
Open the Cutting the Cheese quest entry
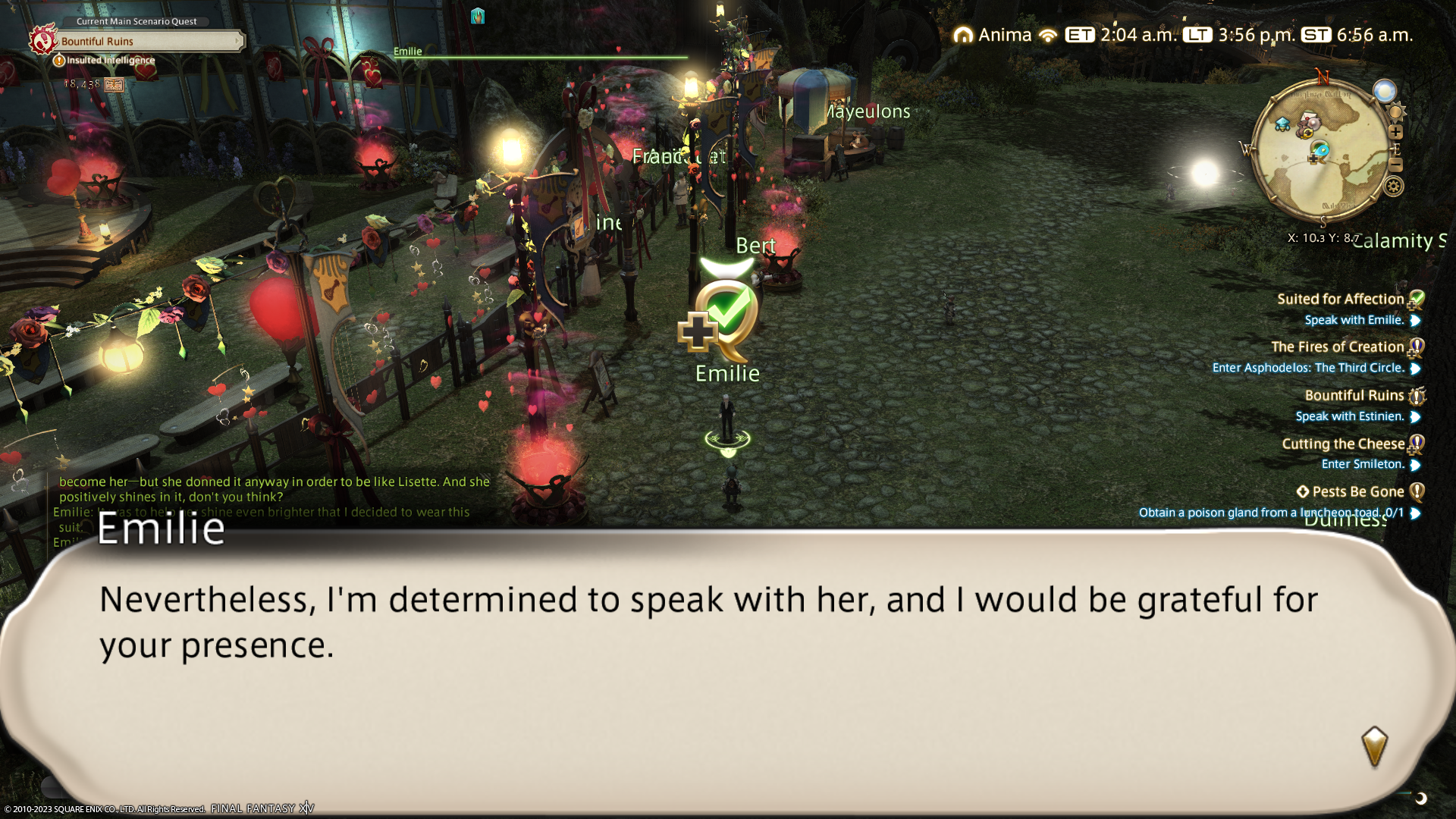click(x=1342, y=444)
